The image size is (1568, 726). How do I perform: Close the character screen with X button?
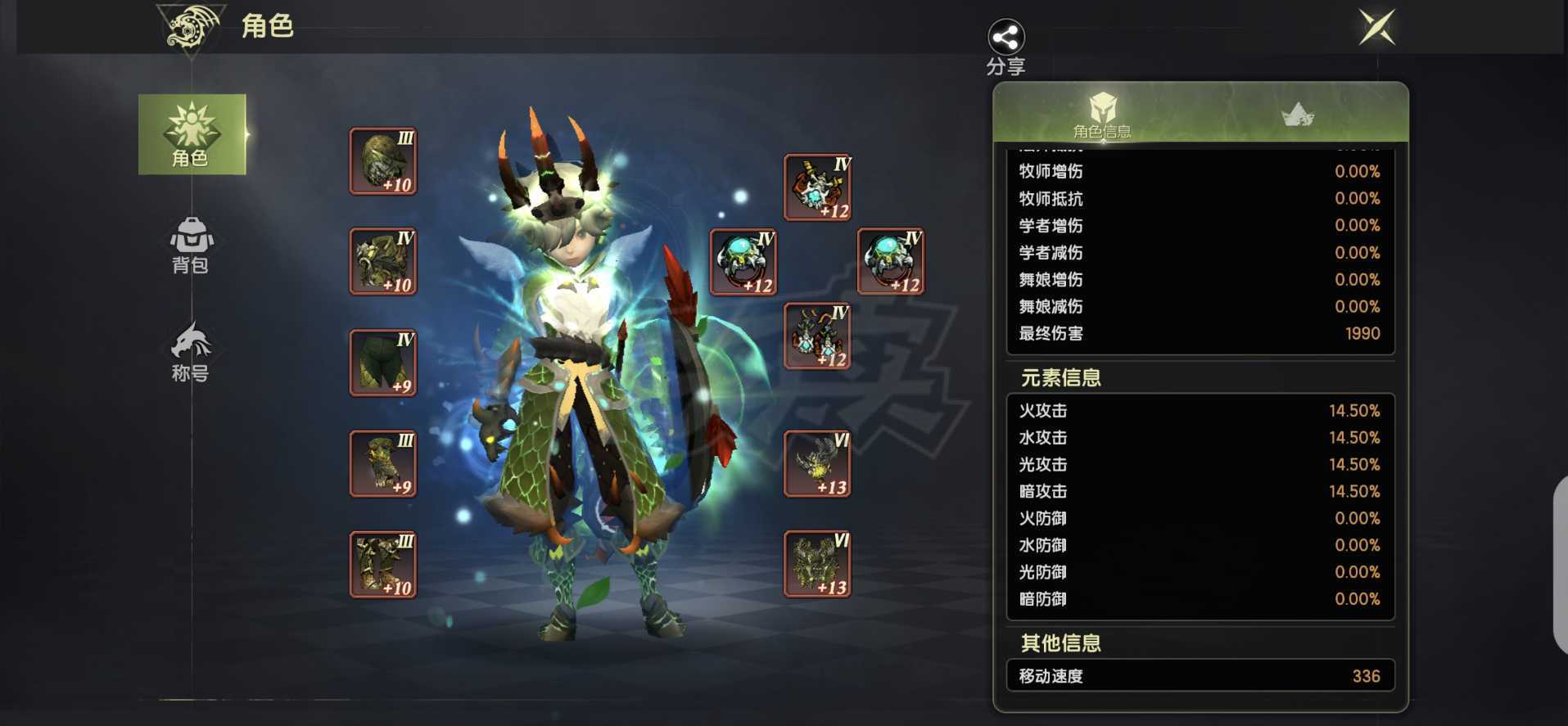pos(1377,27)
